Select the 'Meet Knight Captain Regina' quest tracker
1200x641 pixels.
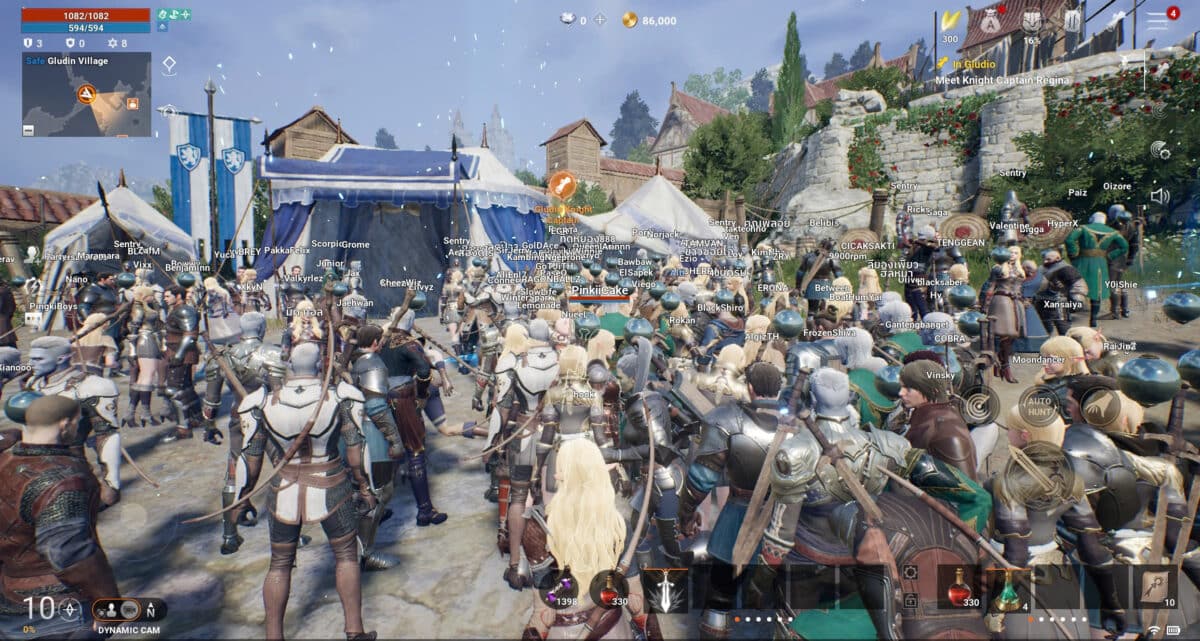coord(1003,80)
